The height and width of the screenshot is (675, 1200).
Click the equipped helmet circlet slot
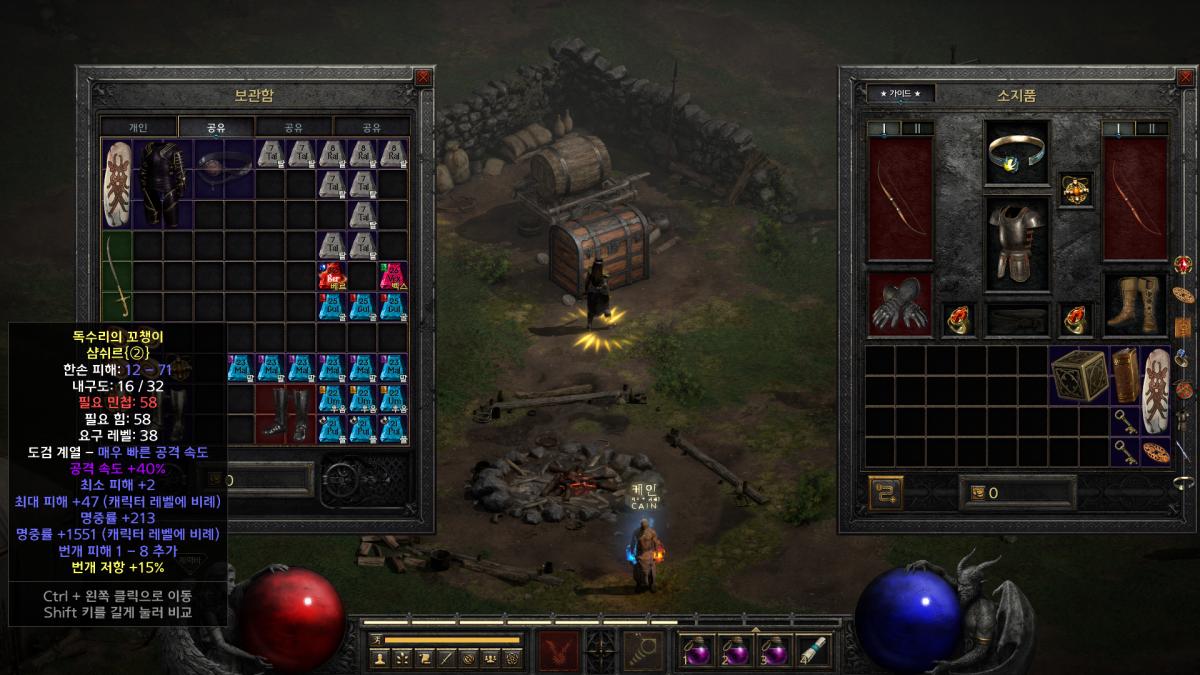click(x=1018, y=152)
